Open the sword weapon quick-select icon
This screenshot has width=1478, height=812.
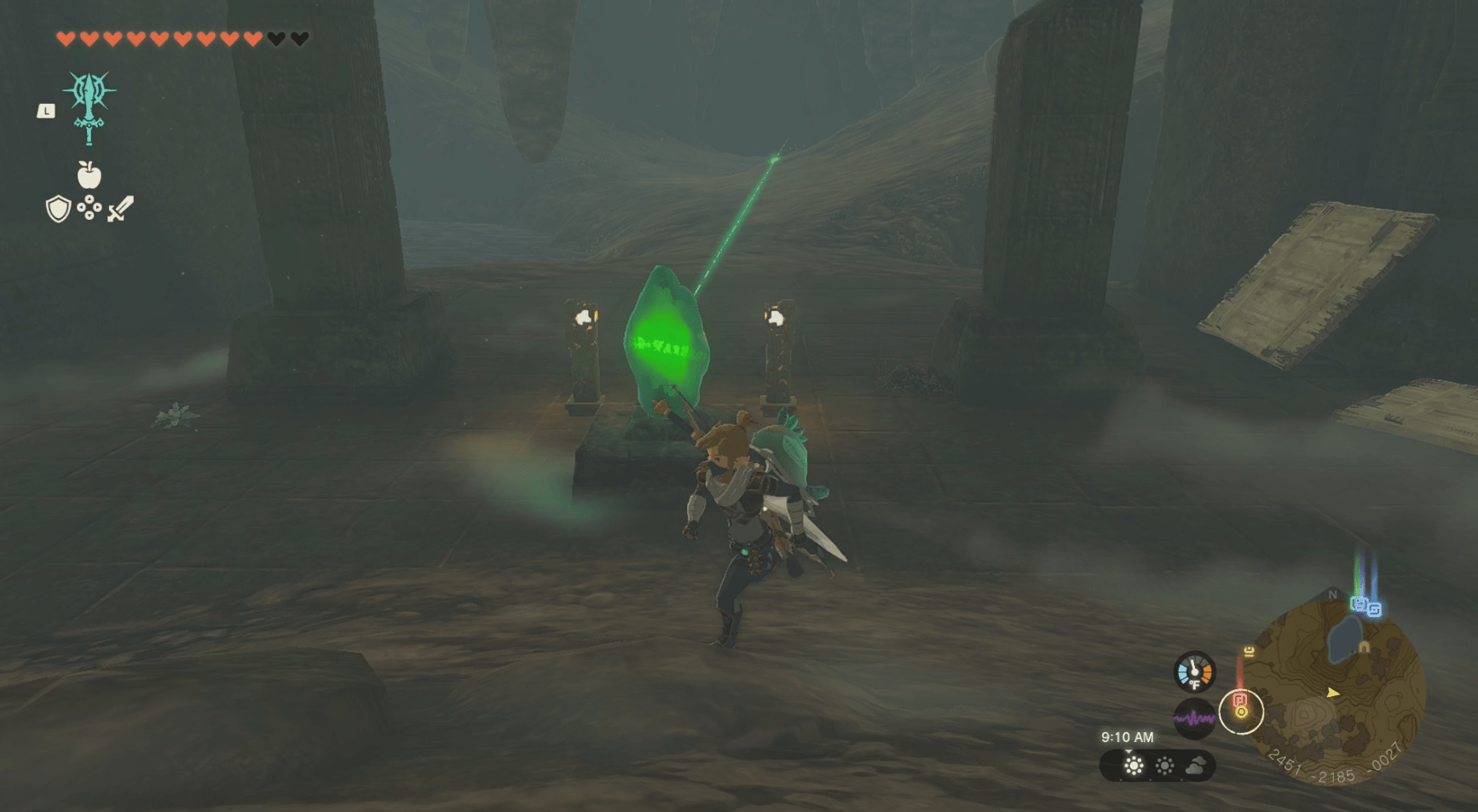coord(120,209)
